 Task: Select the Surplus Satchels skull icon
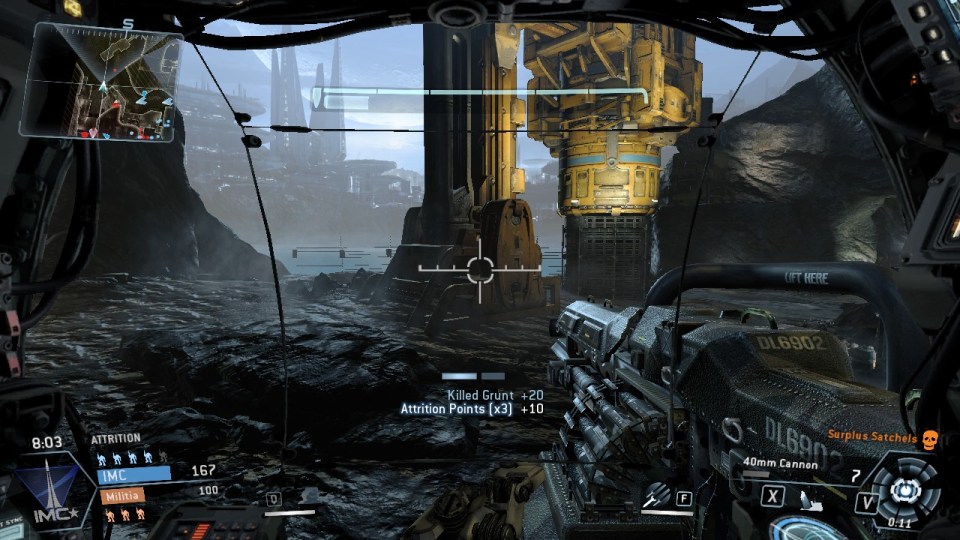point(927,438)
